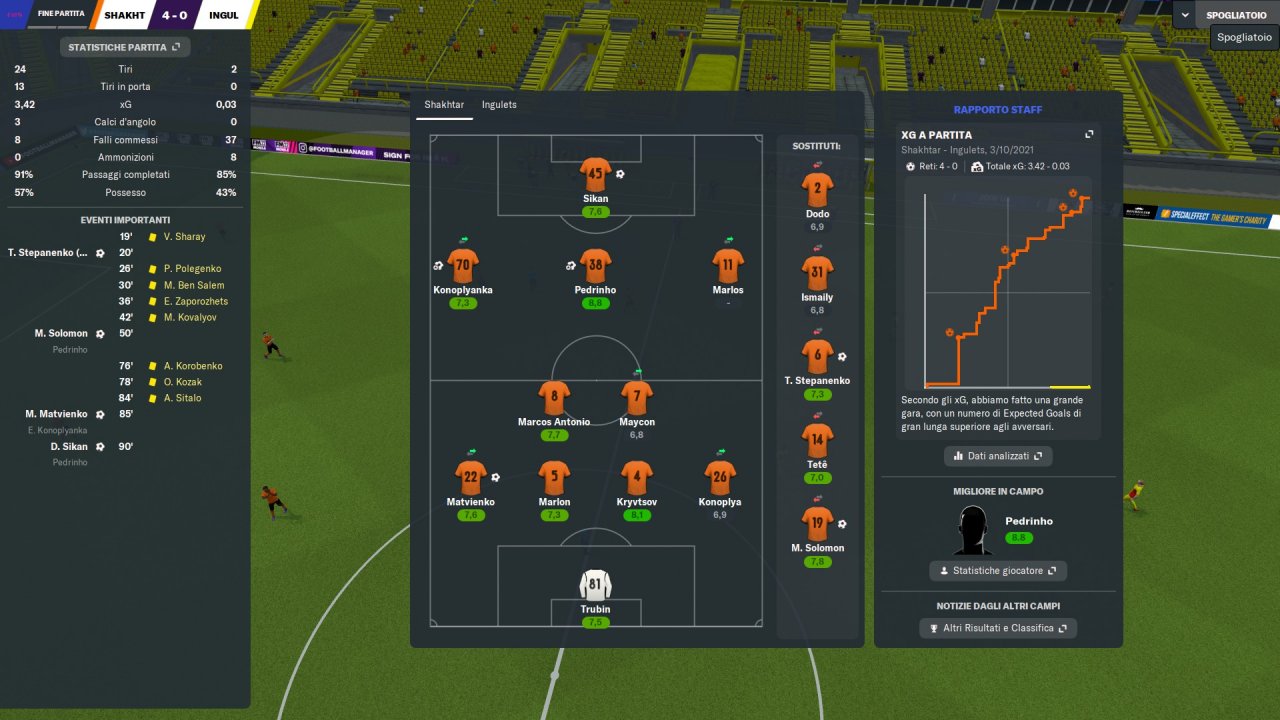1280x720 pixels.
Task: Select Pedrinho's shirt number 38
Action: click(x=595, y=266)
